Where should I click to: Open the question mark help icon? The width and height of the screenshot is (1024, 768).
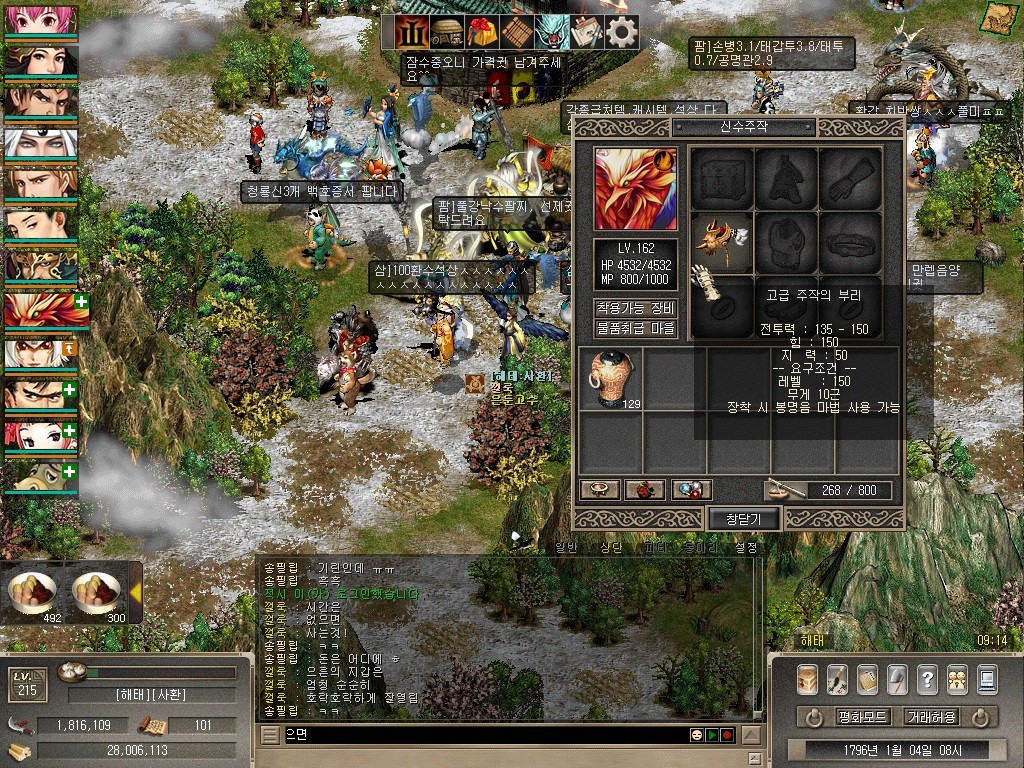927,679
